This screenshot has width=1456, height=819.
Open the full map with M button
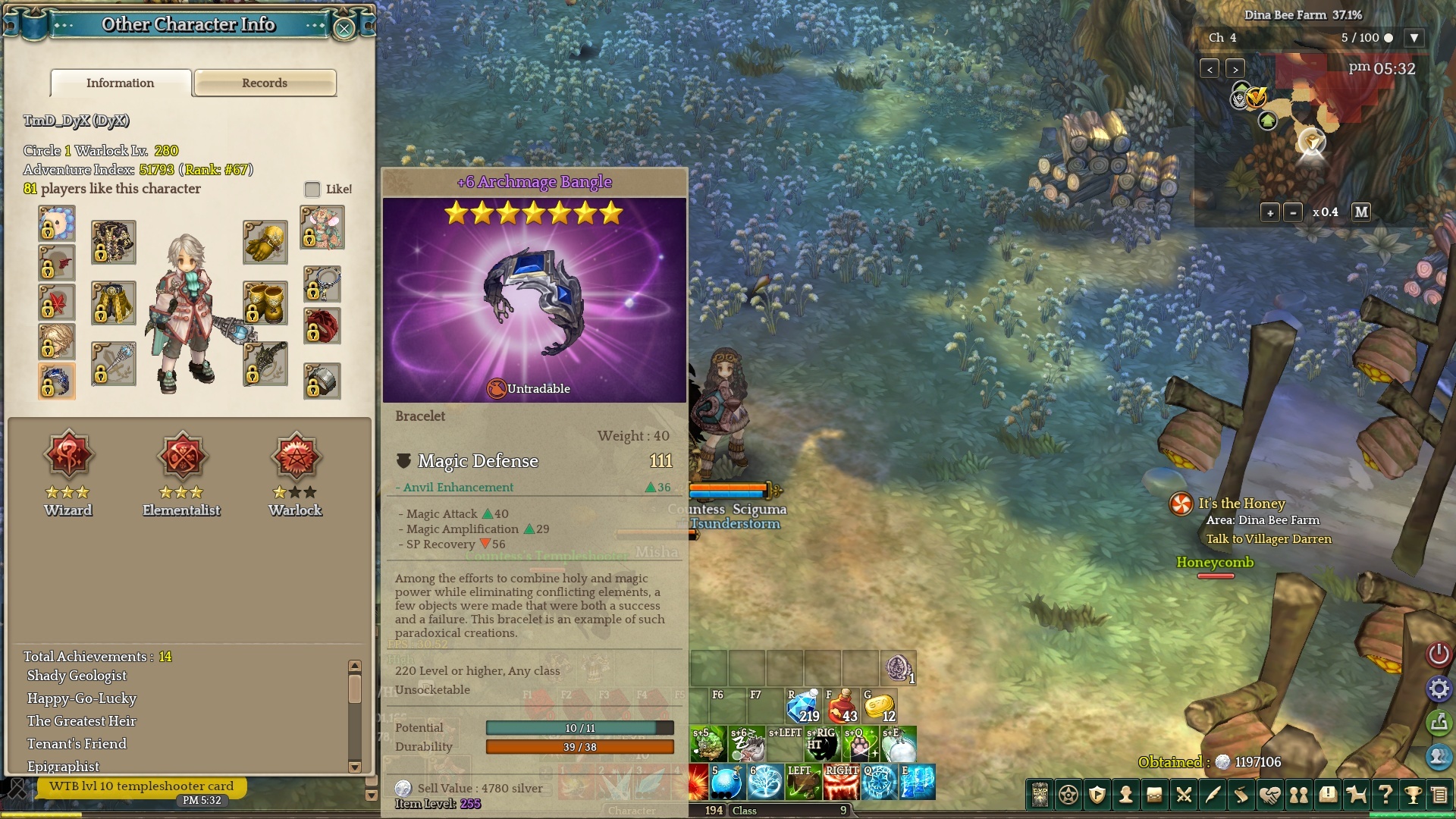point(1361,212)
